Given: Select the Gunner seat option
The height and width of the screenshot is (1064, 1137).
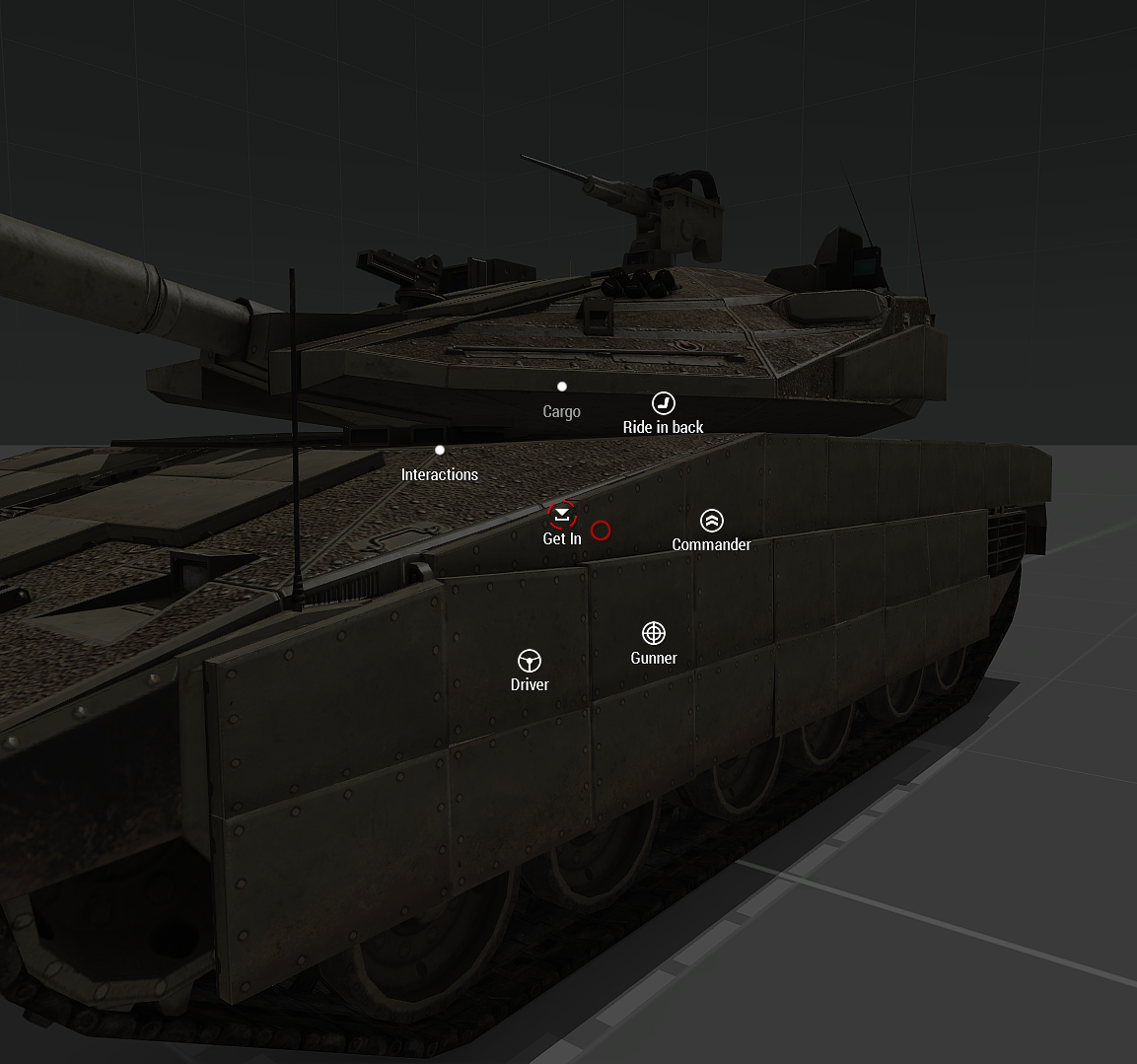Looking at the screenshot, I should click(654, 633).
